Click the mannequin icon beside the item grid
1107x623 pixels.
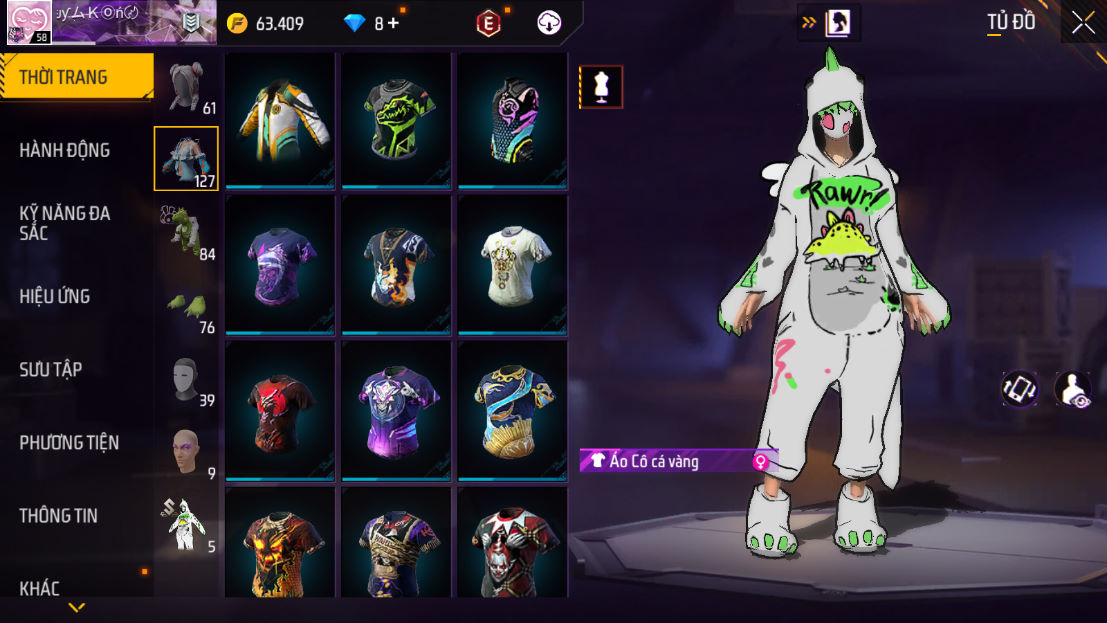click(601, 87)
